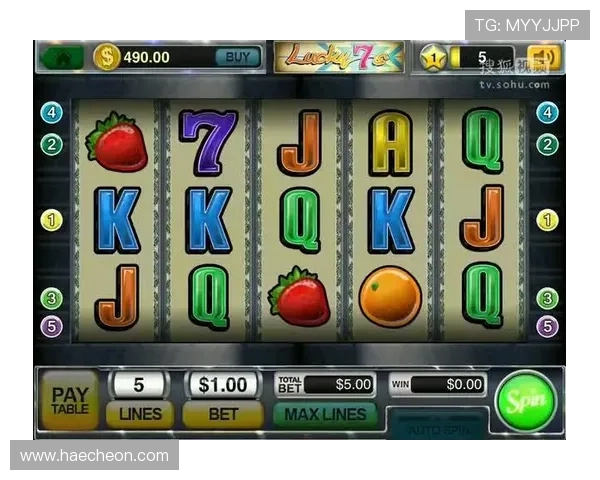Open the Pay Table
600x480 pixels.
69,400
